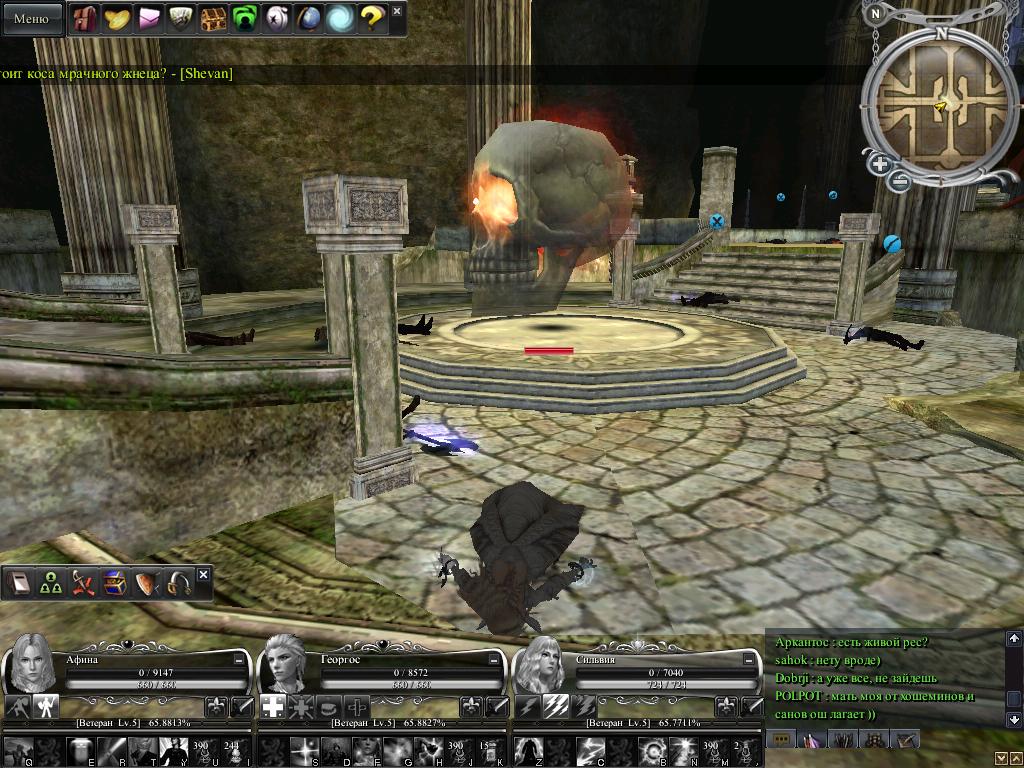1024x768 pixels.
Task: Open the yellow question mark help icon
Action: pos(372,18)
